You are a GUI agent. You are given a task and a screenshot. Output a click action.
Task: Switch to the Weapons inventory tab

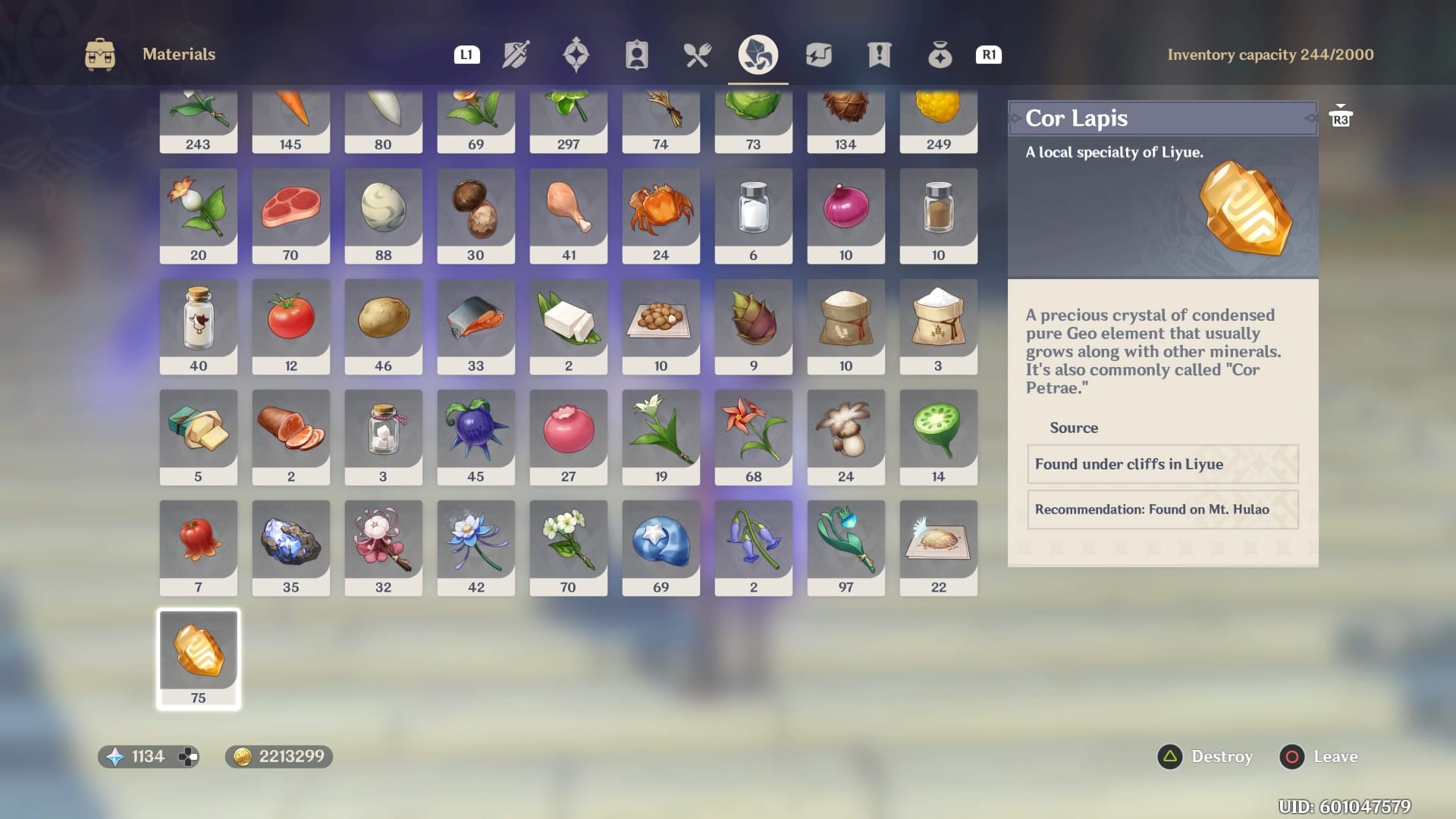pyautogui.click(x=517, y=54)
